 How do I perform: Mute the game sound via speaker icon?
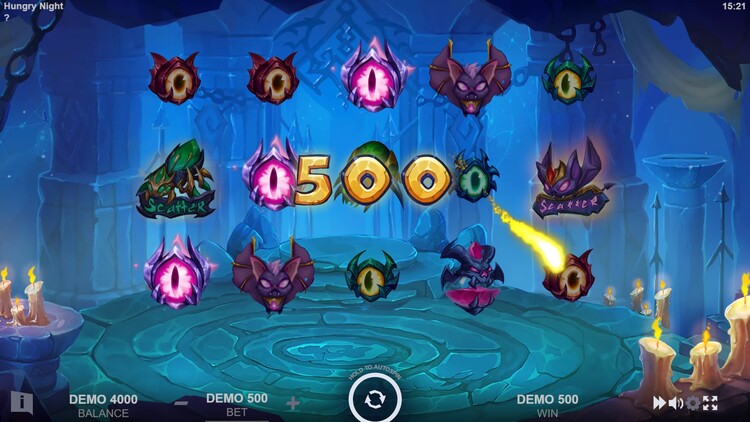[x=676, y=403]
